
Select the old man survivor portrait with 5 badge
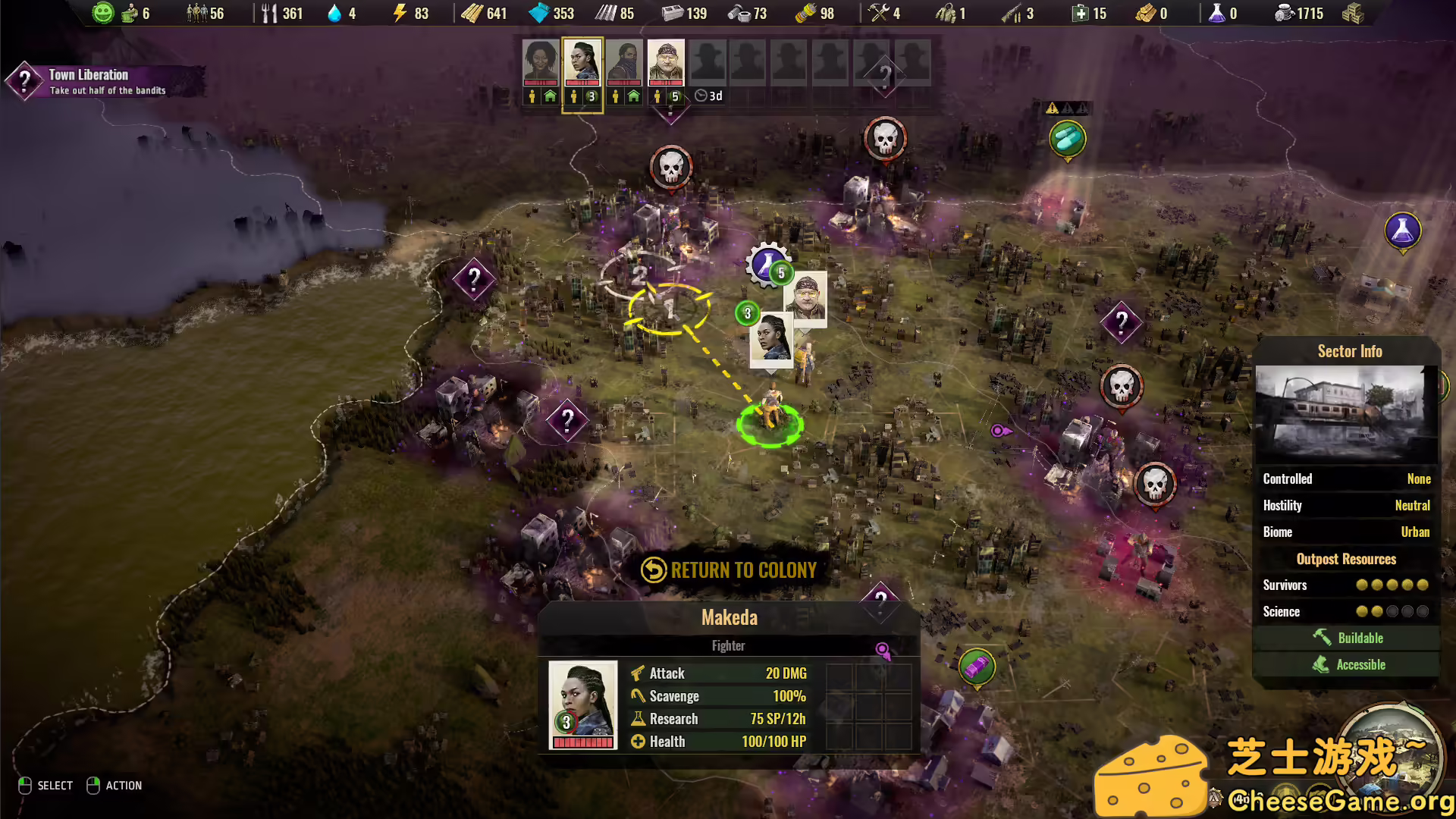pos(666,64)
